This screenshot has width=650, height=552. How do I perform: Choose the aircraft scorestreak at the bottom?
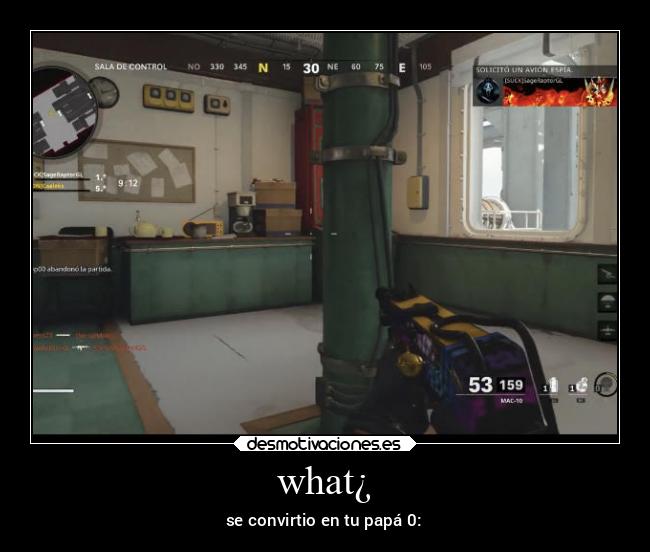coord(607,329)
